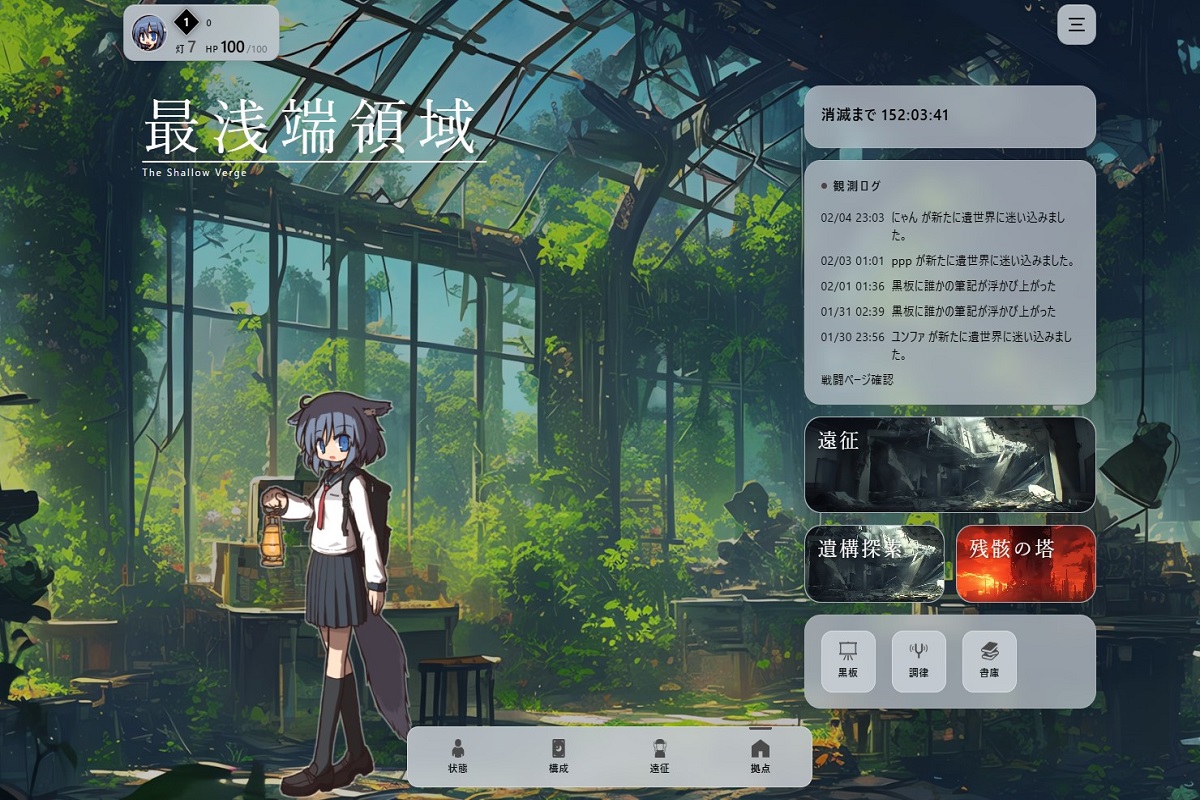Viewport: 1200px width, 800px height.
Task: Open the hamburger menu button
Action: 1076,25
